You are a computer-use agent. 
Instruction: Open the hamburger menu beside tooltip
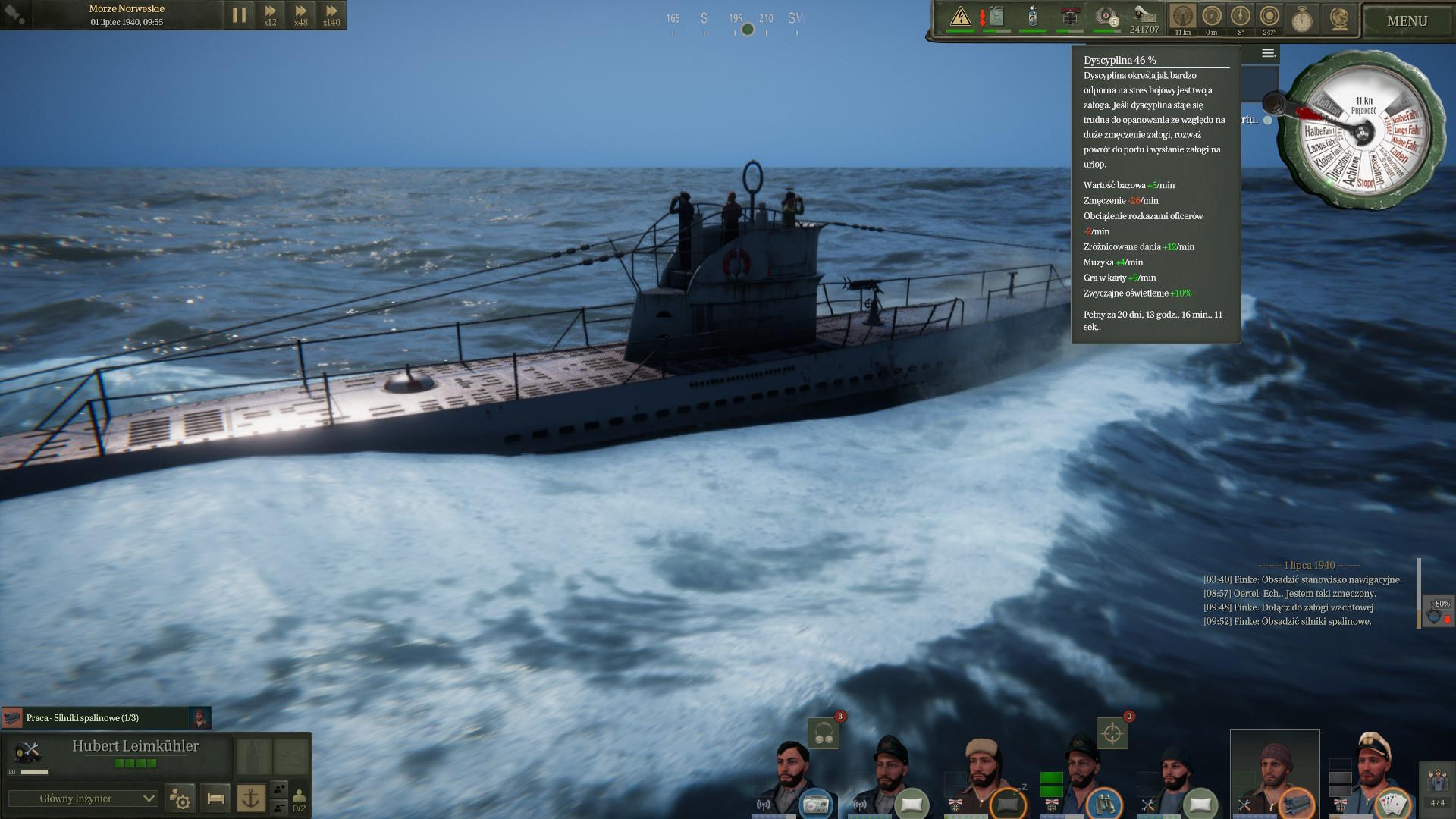tap(1268, 53)
